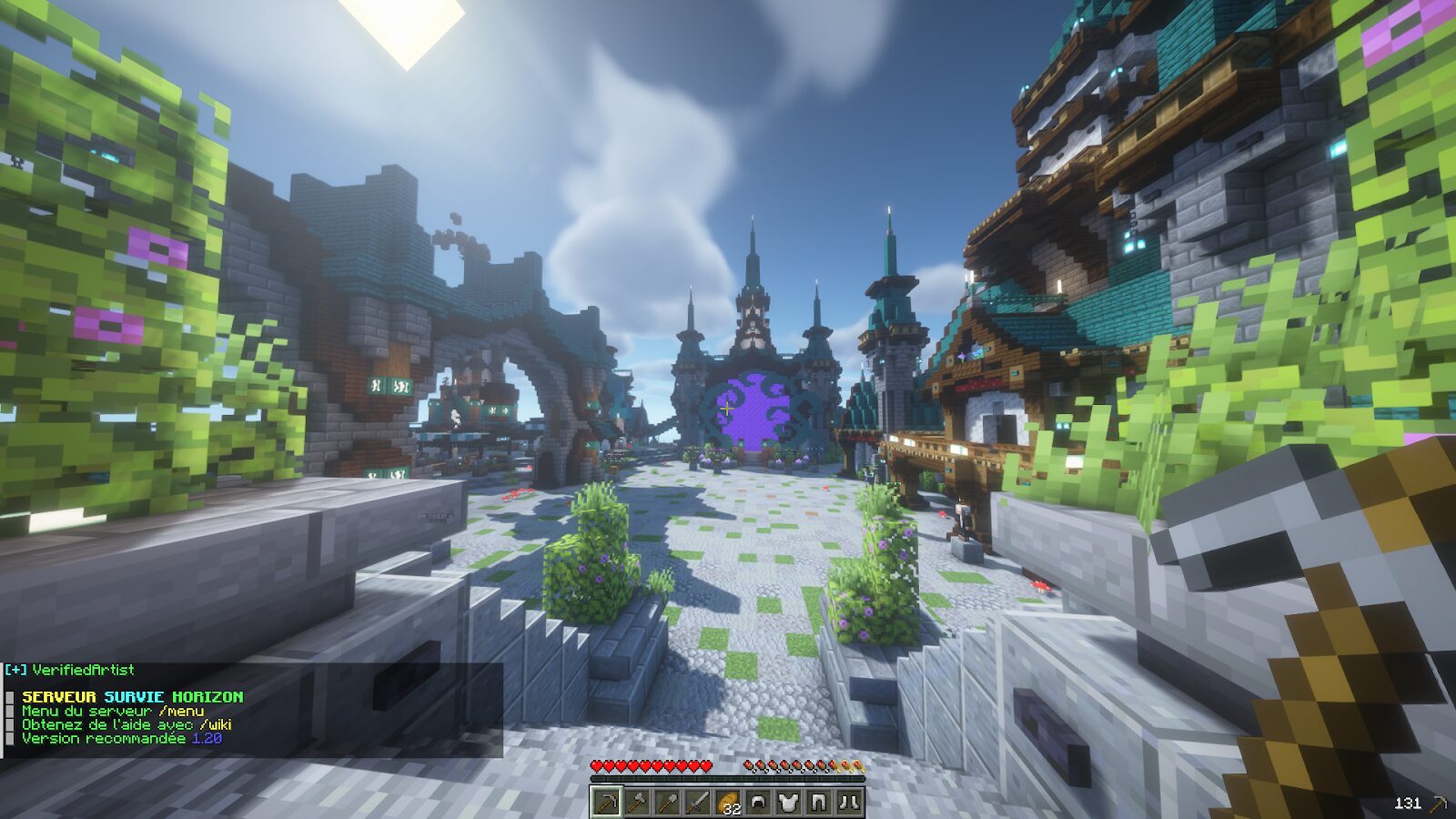Click the /wiki help chat line

pos(126,724)
